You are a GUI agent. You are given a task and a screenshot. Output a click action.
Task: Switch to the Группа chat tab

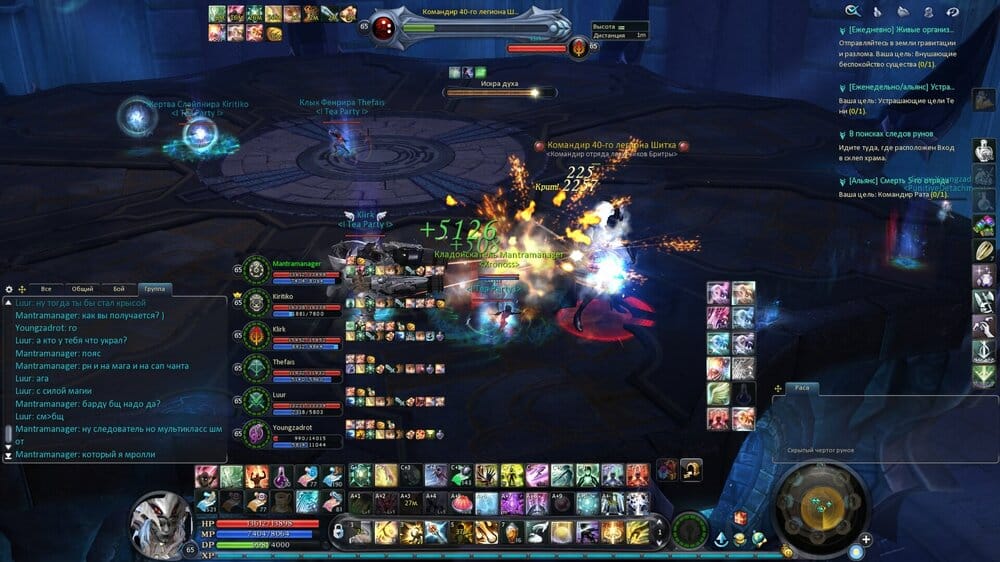[156, 289]
